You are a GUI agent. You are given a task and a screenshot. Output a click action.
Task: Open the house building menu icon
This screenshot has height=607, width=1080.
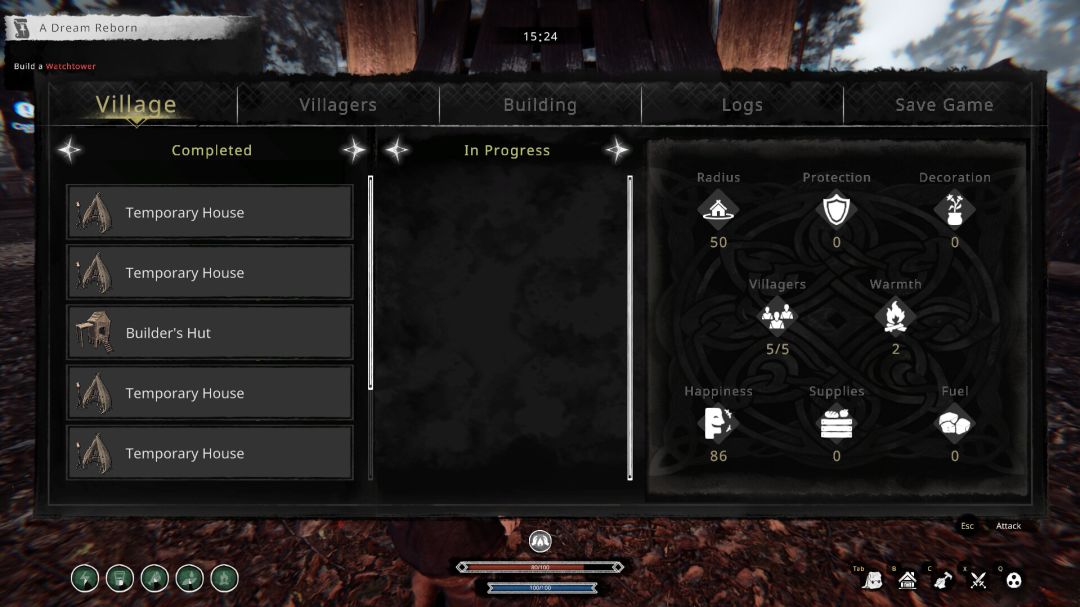908,580
